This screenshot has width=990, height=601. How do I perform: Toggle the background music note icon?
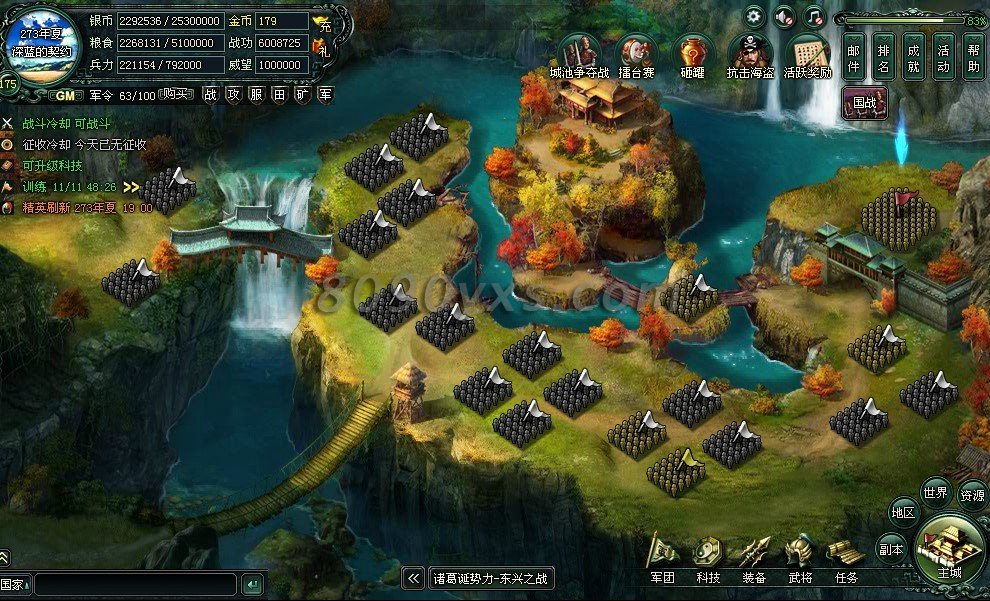point(815,17)
